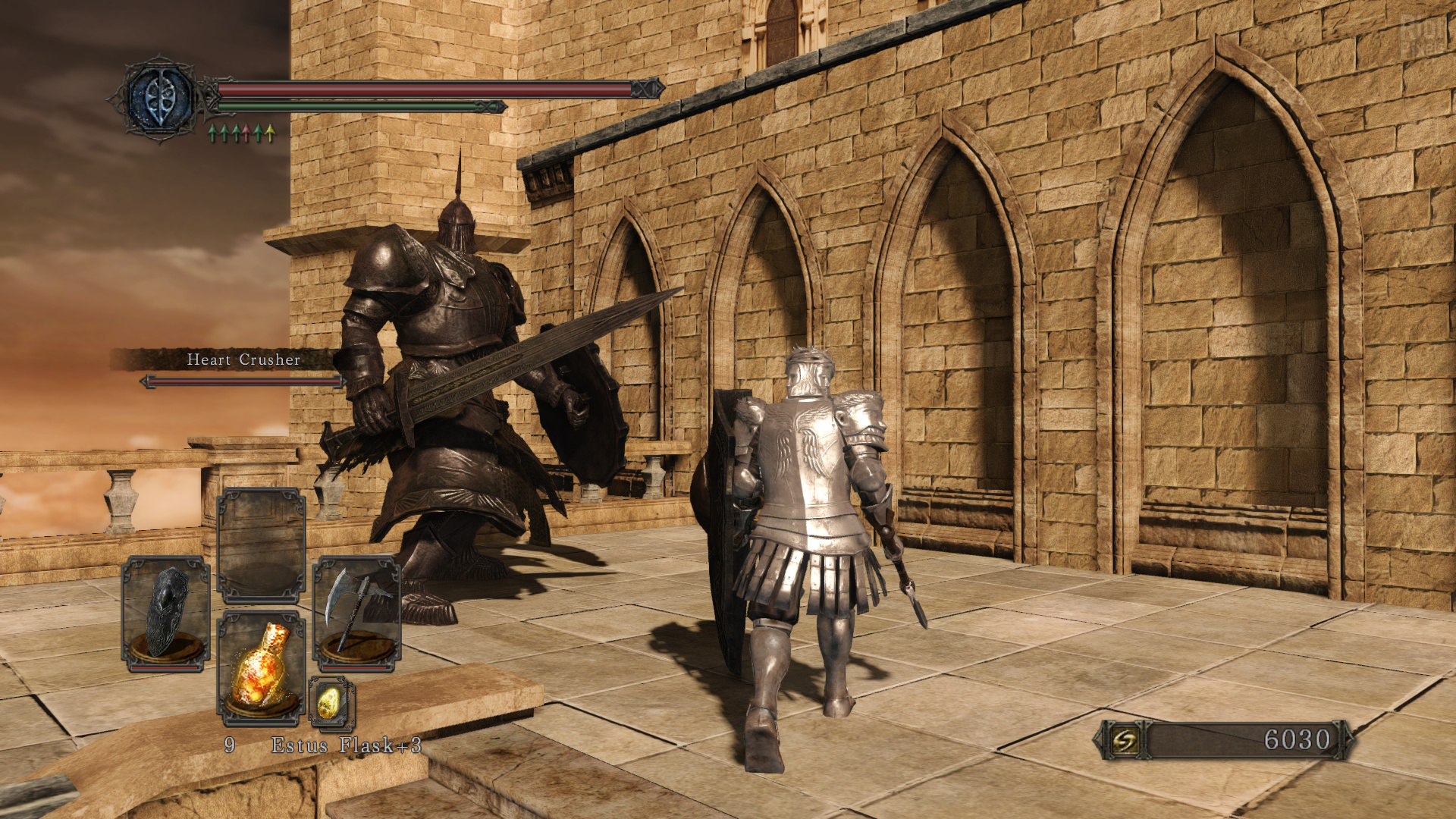
Task: Choose the small yellow stone item slot
Action: tap(331, 703)
